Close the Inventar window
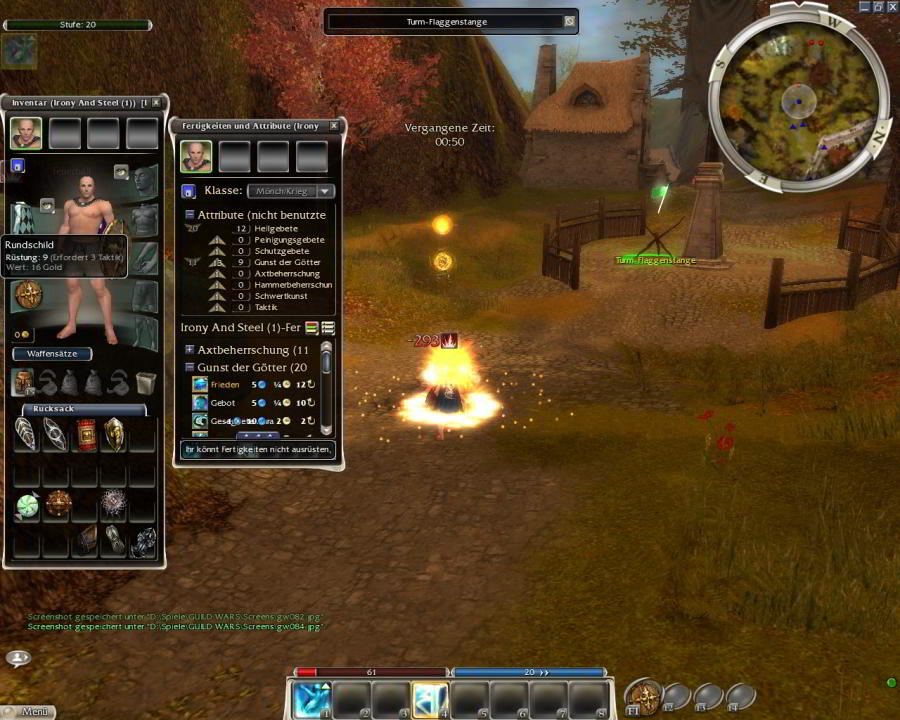The image size is (900, 720). pyautogui.click(x=156, y=102)
